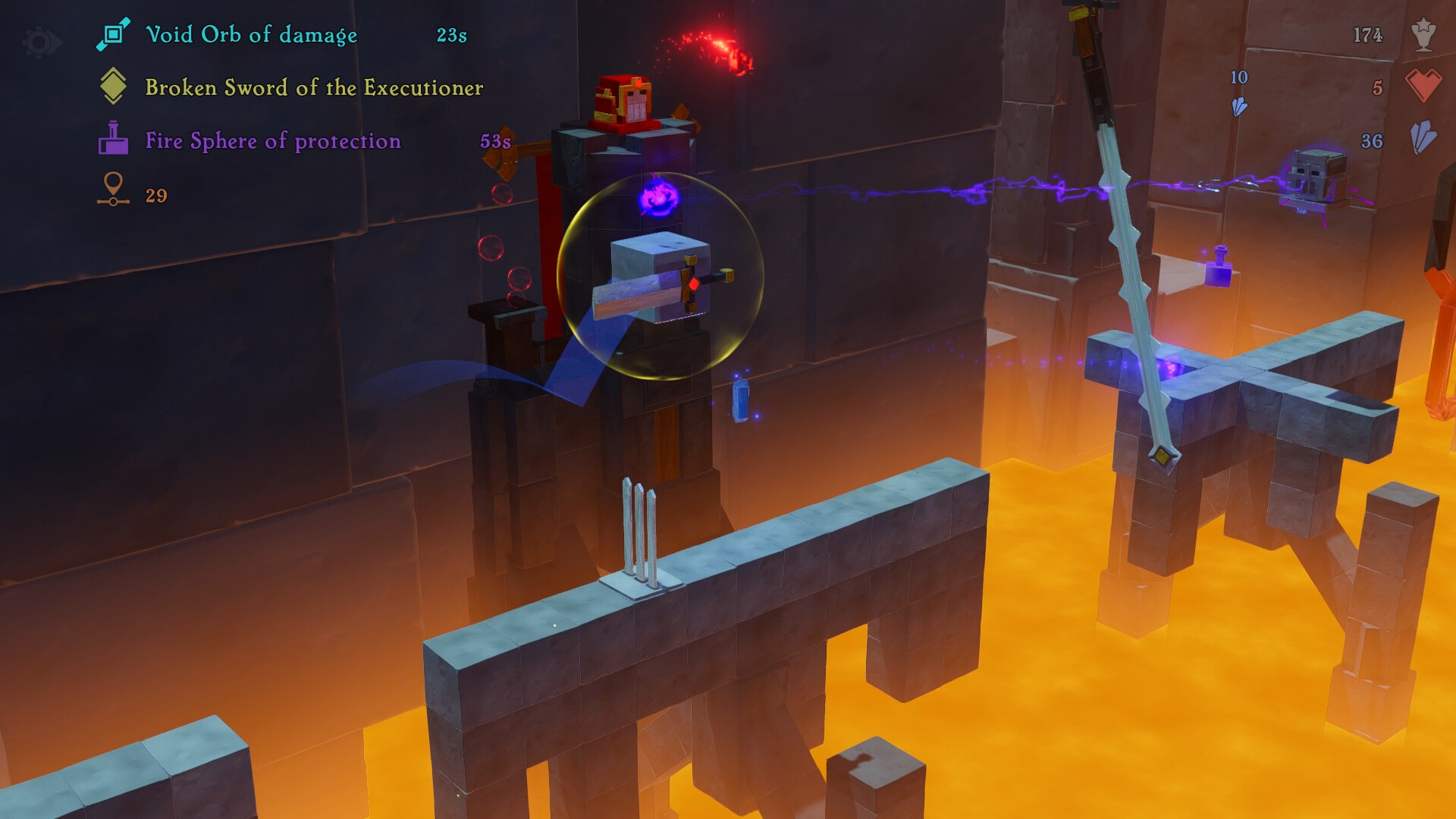Click the waypoint counter showing 29
The width and height of the screenshot is (1456, 819).
click(x=155, y=195)
